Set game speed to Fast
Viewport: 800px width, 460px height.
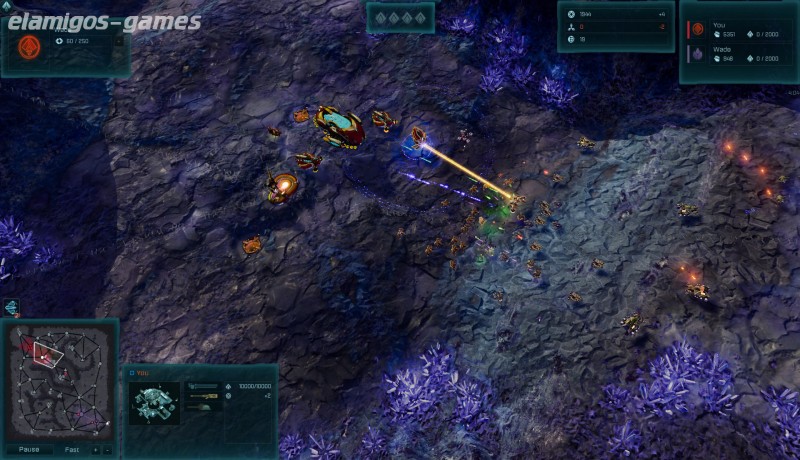pyautogui.click(x=72, y=449)
